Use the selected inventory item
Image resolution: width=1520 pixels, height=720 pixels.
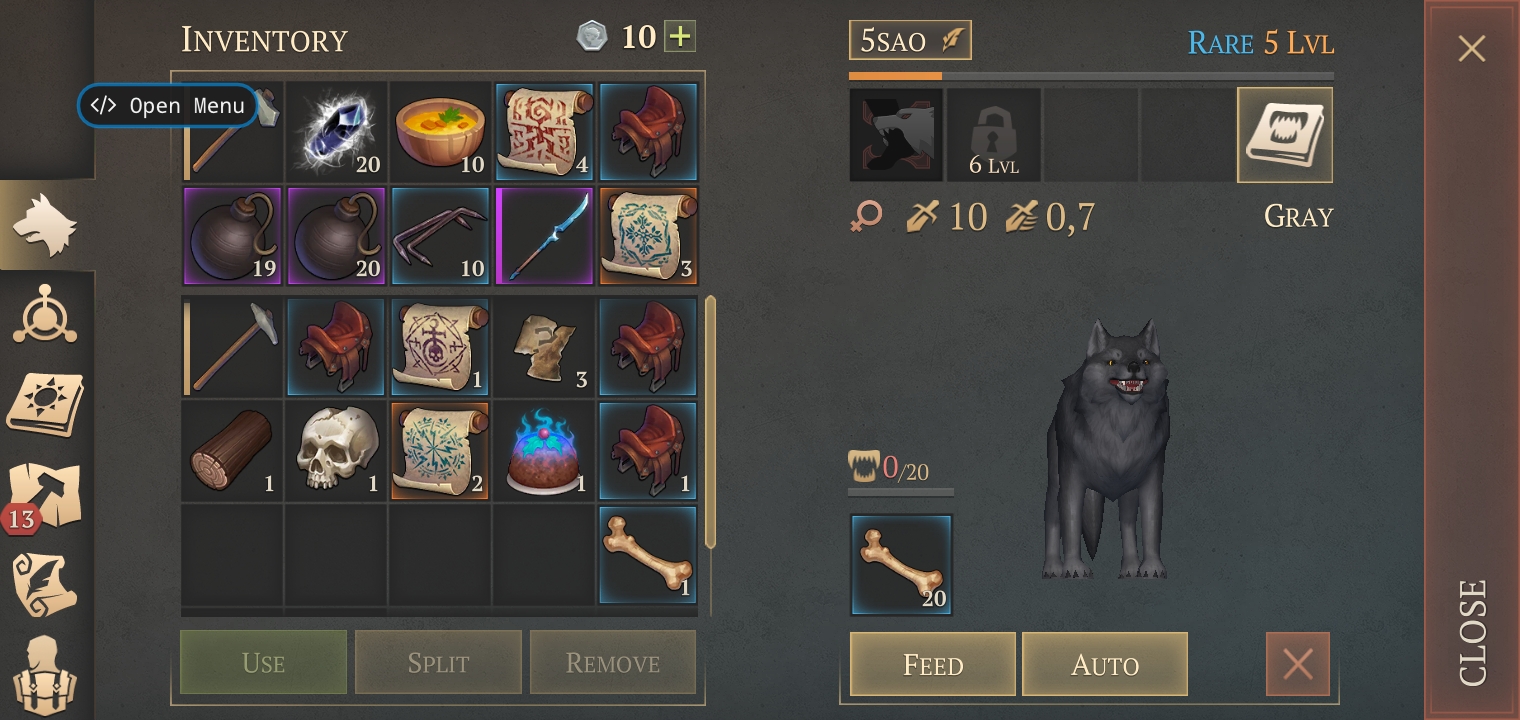pyautogui.click(x=263, y=662)
